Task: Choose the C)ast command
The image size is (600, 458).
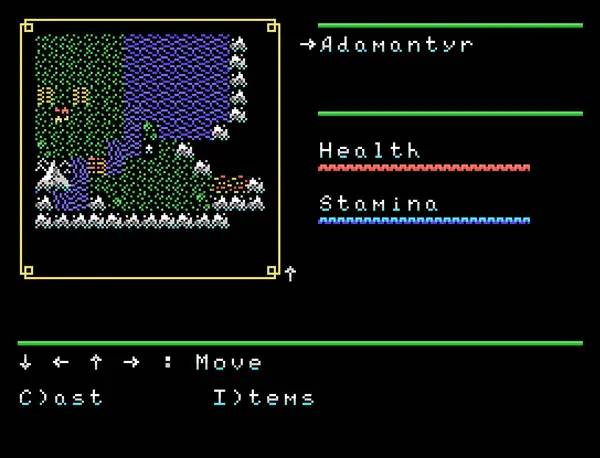Action: click(61, 398)
